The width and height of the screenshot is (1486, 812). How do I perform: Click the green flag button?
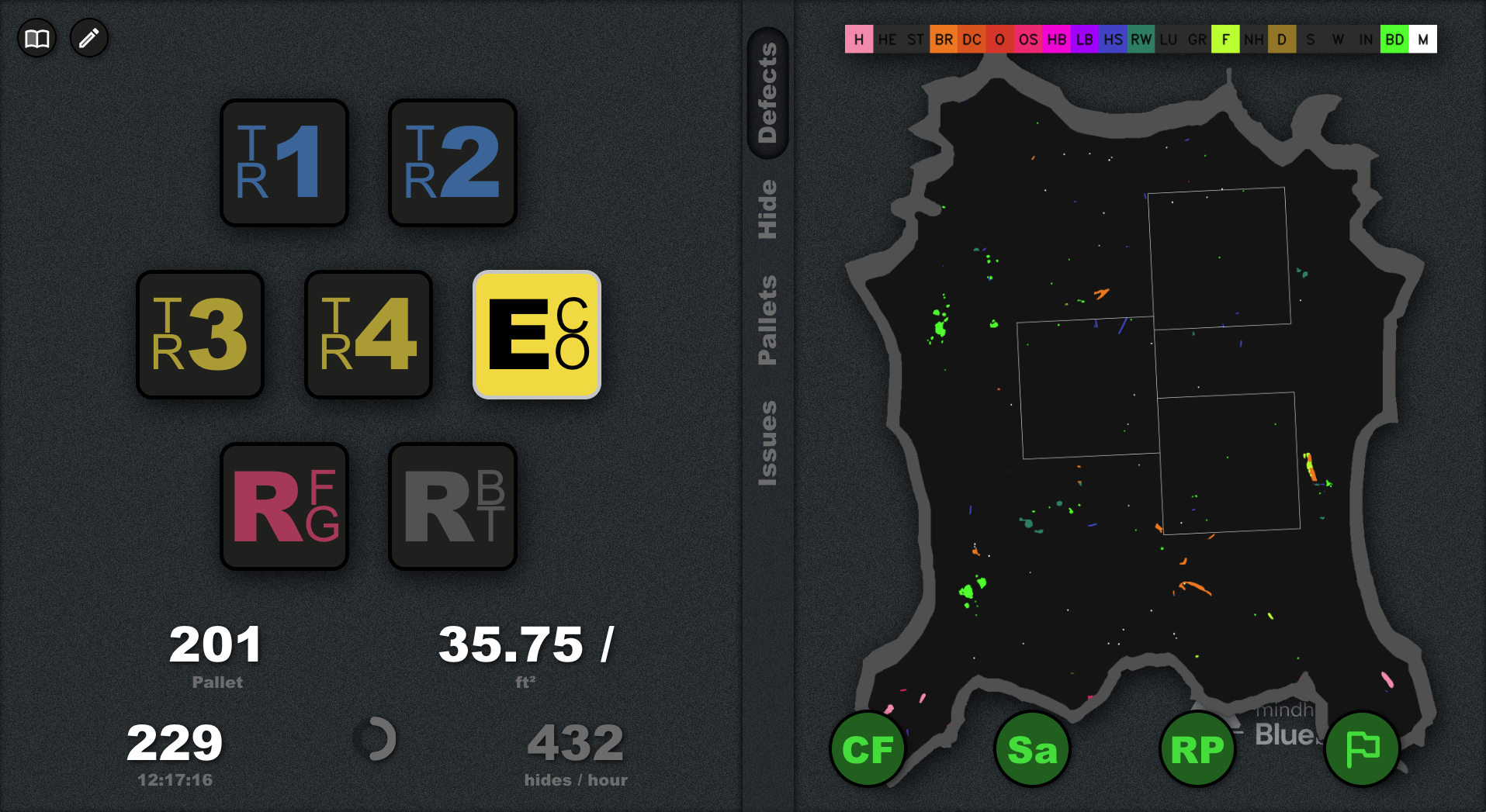(1362, 749)
